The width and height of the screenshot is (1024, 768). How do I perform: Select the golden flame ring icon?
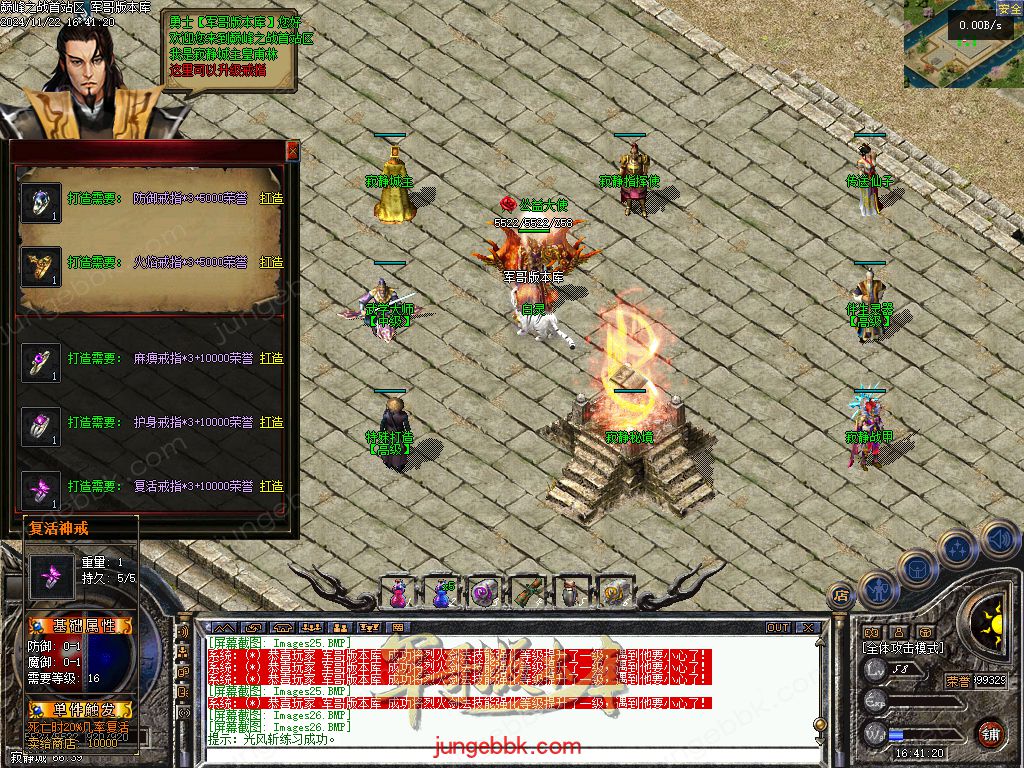pos(41,266)
